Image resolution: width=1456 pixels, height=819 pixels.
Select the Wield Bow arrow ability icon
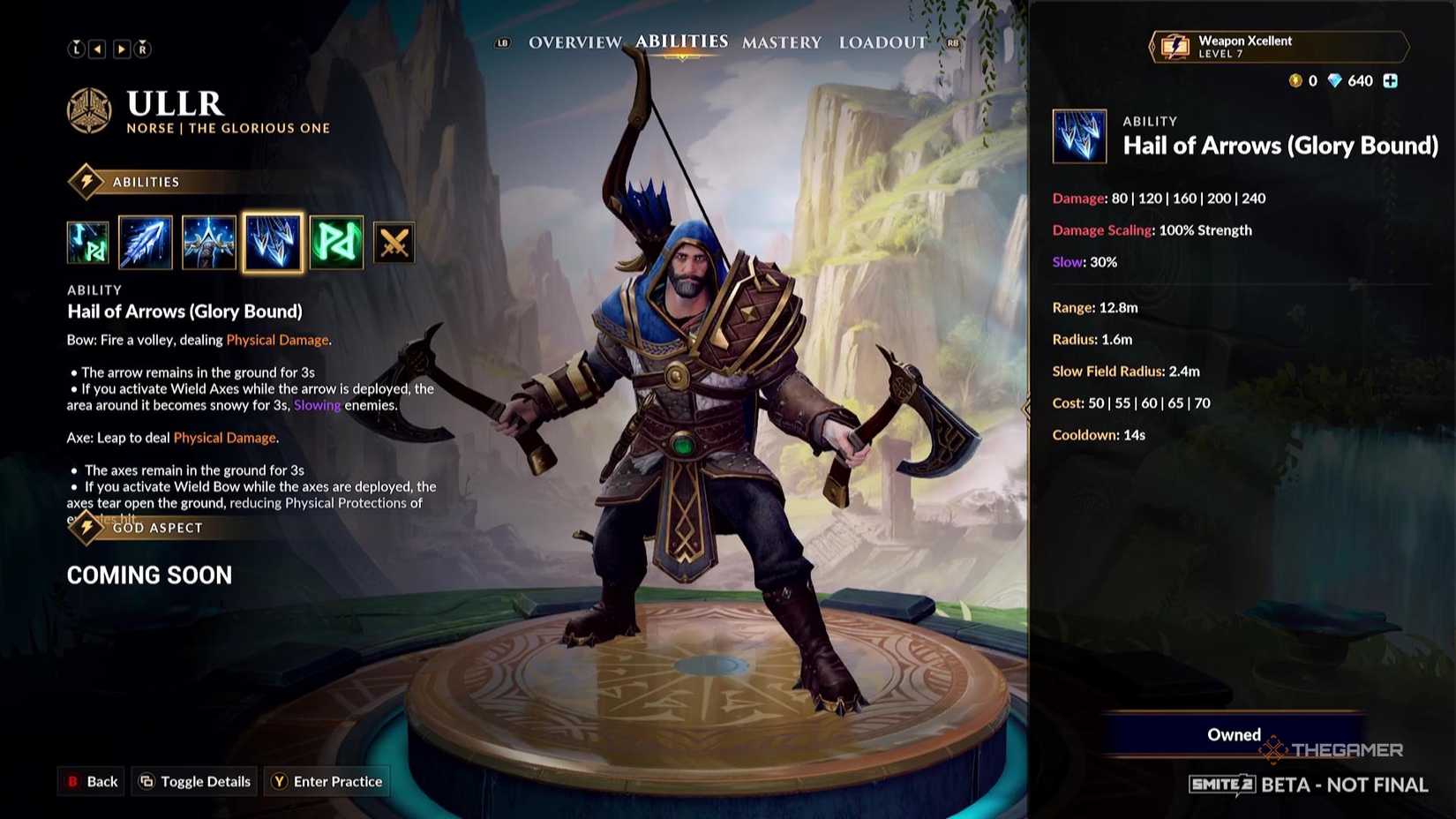(145, 243)
